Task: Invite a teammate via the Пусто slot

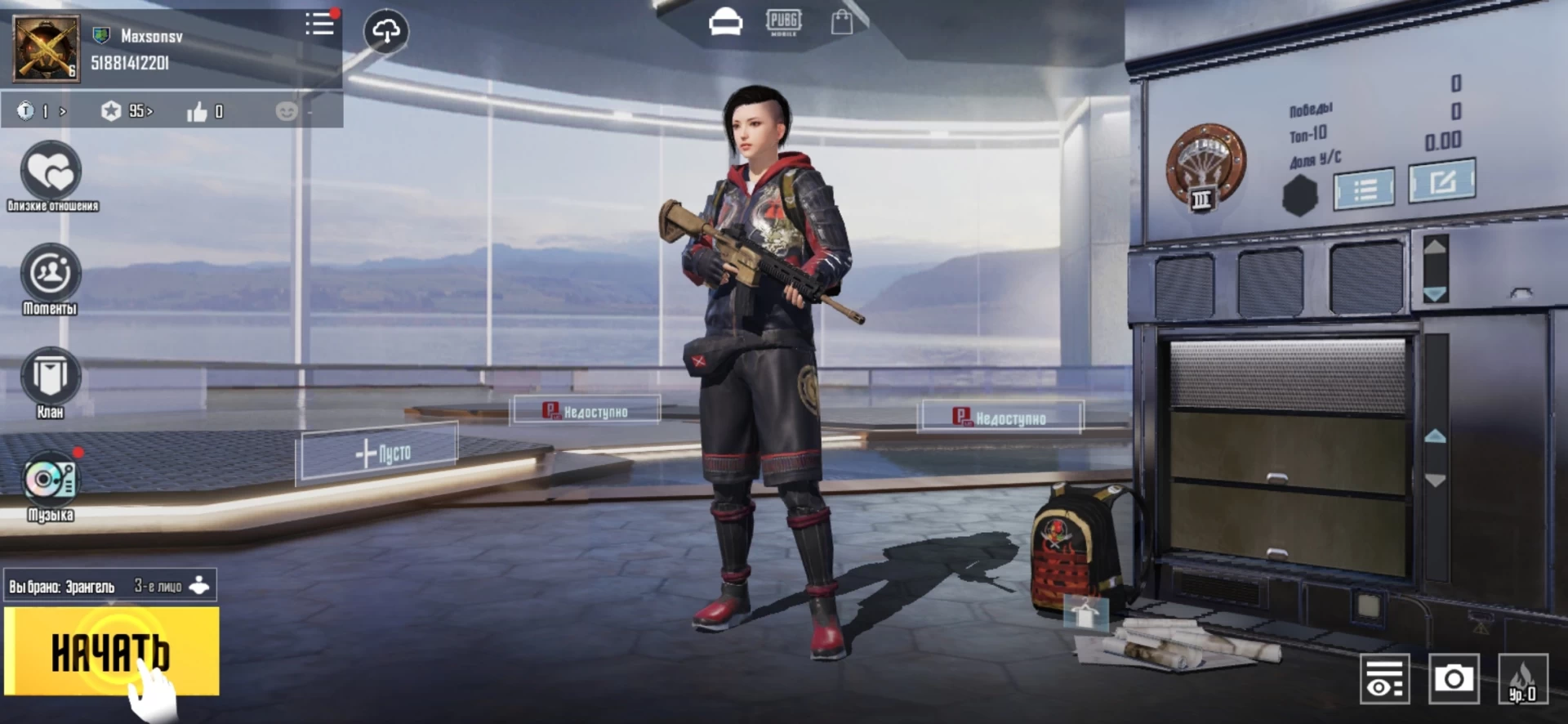Action: (x=380, y=452)
